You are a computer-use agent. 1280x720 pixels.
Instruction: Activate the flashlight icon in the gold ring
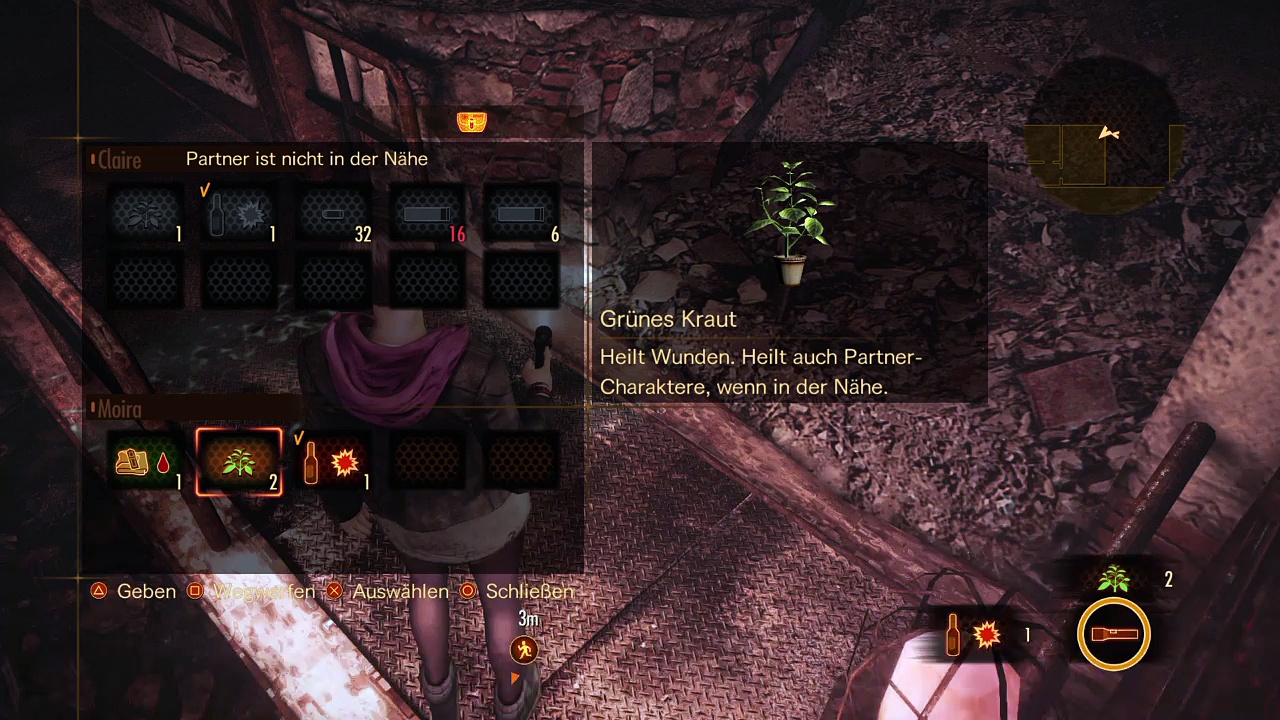pyautogui.click(x=1114, y=634)
